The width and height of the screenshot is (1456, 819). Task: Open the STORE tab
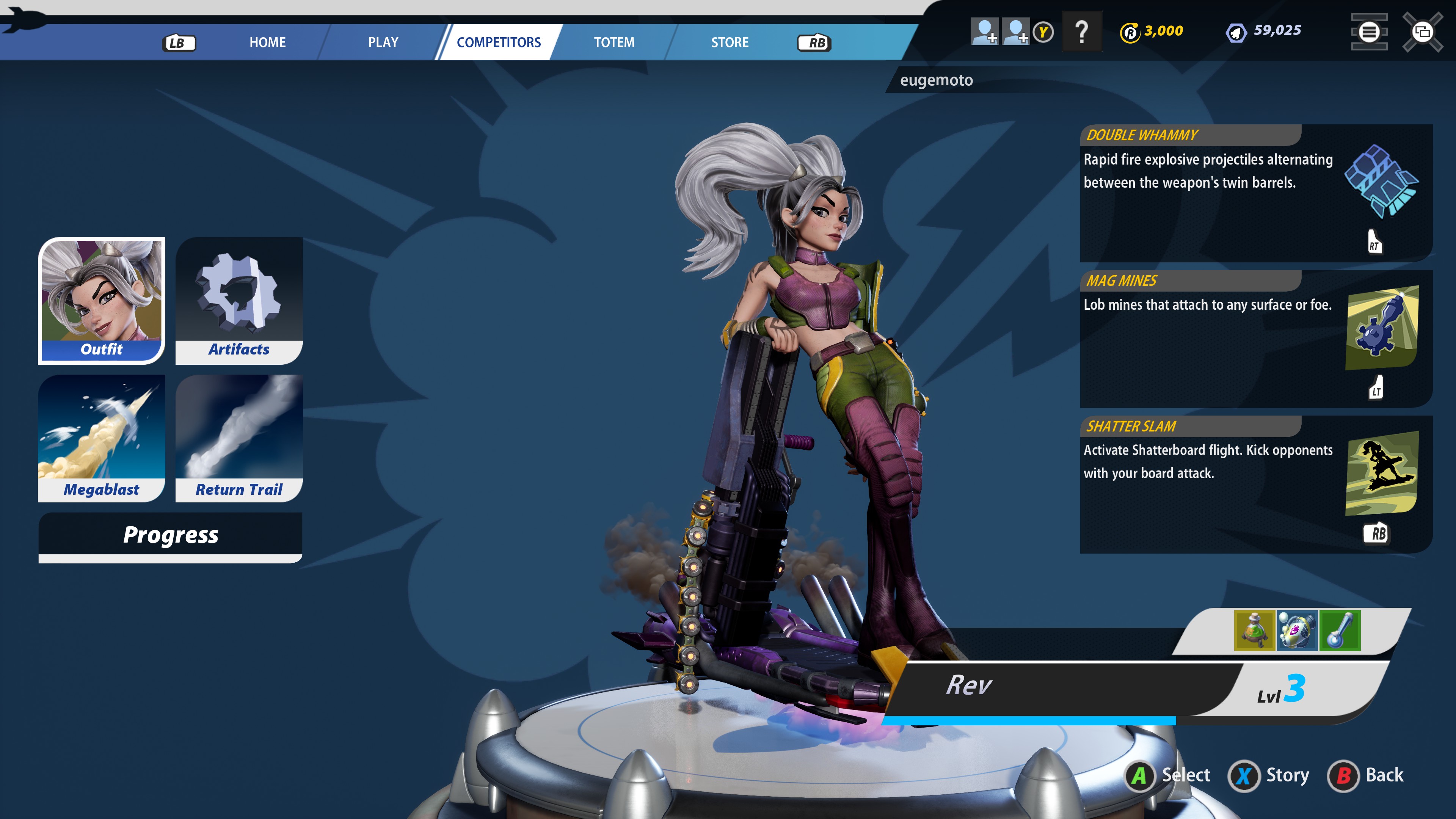tap(729, 42)
